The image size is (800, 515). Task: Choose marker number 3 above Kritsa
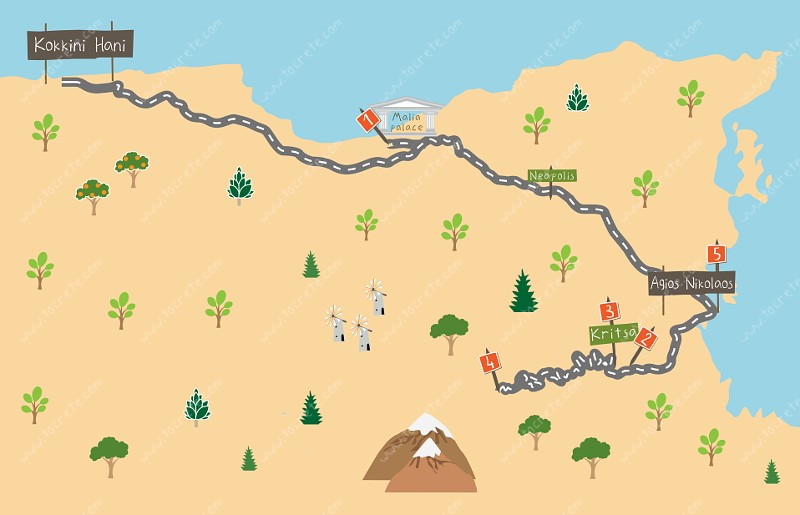610,311
